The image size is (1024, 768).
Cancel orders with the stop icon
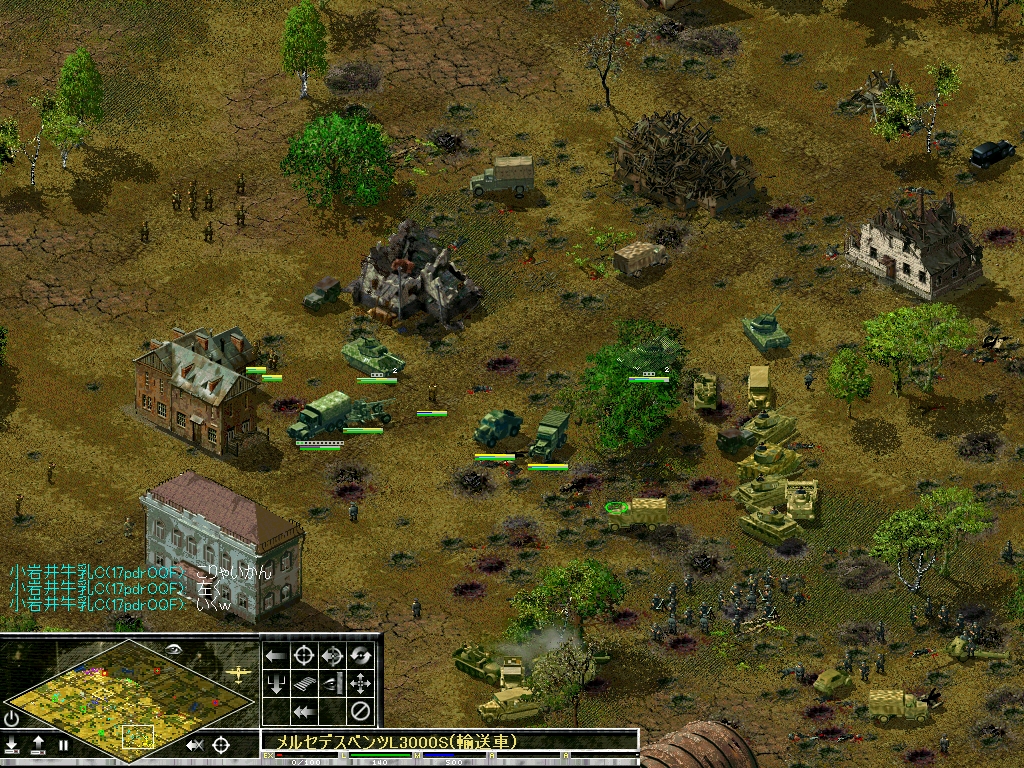click(361, 712)
